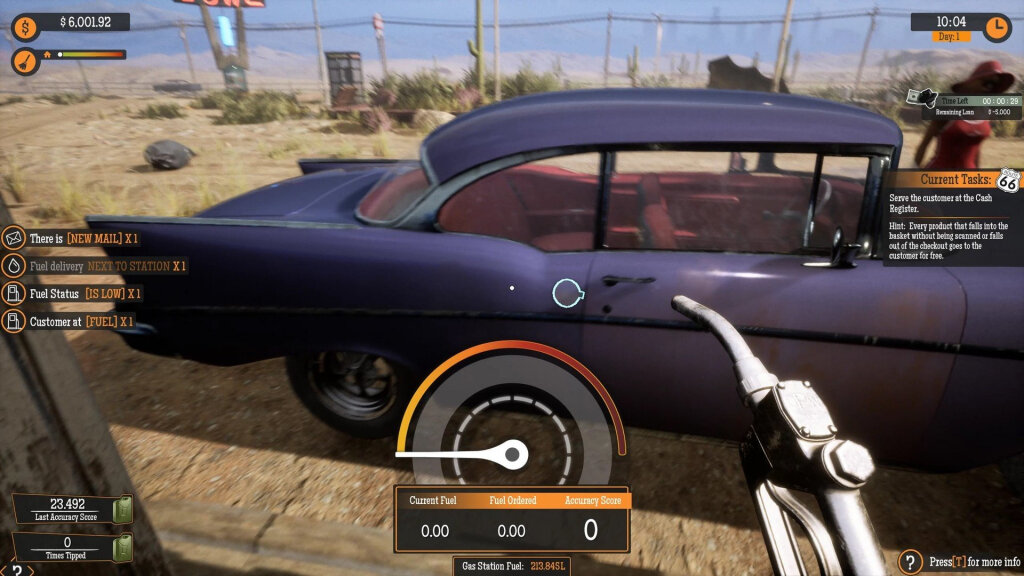The image size is (1024, 576).
Task: Open the question mark help icon for more info
Action: 910,561
